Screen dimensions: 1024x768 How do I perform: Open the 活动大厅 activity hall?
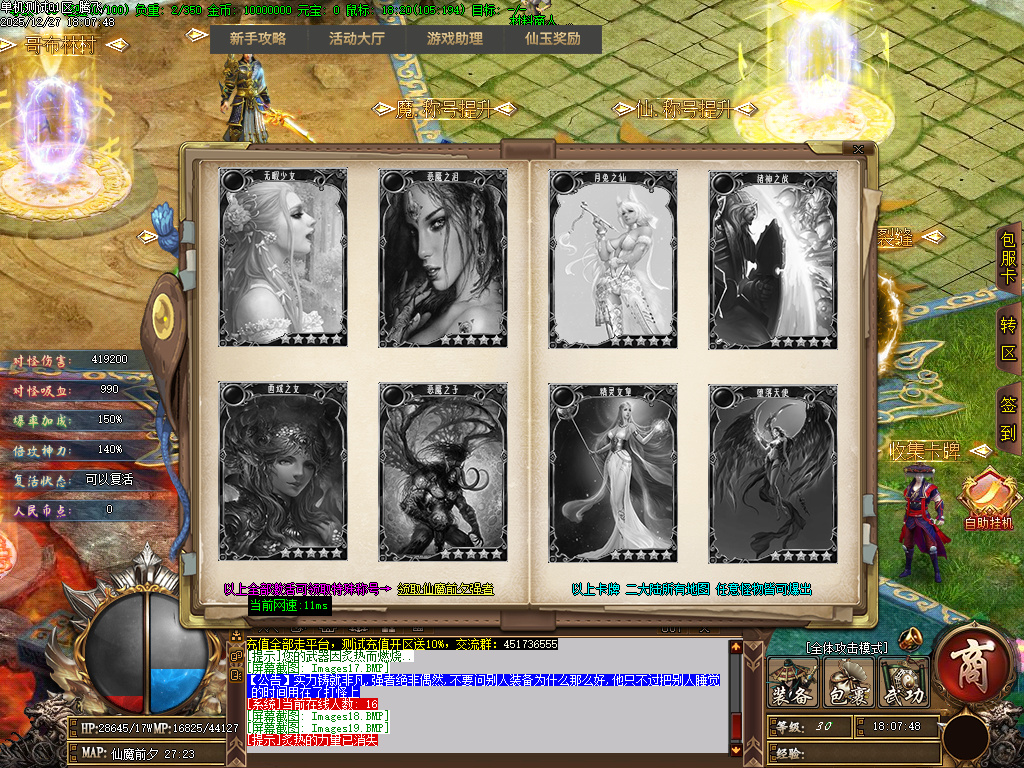pos(356,39)
